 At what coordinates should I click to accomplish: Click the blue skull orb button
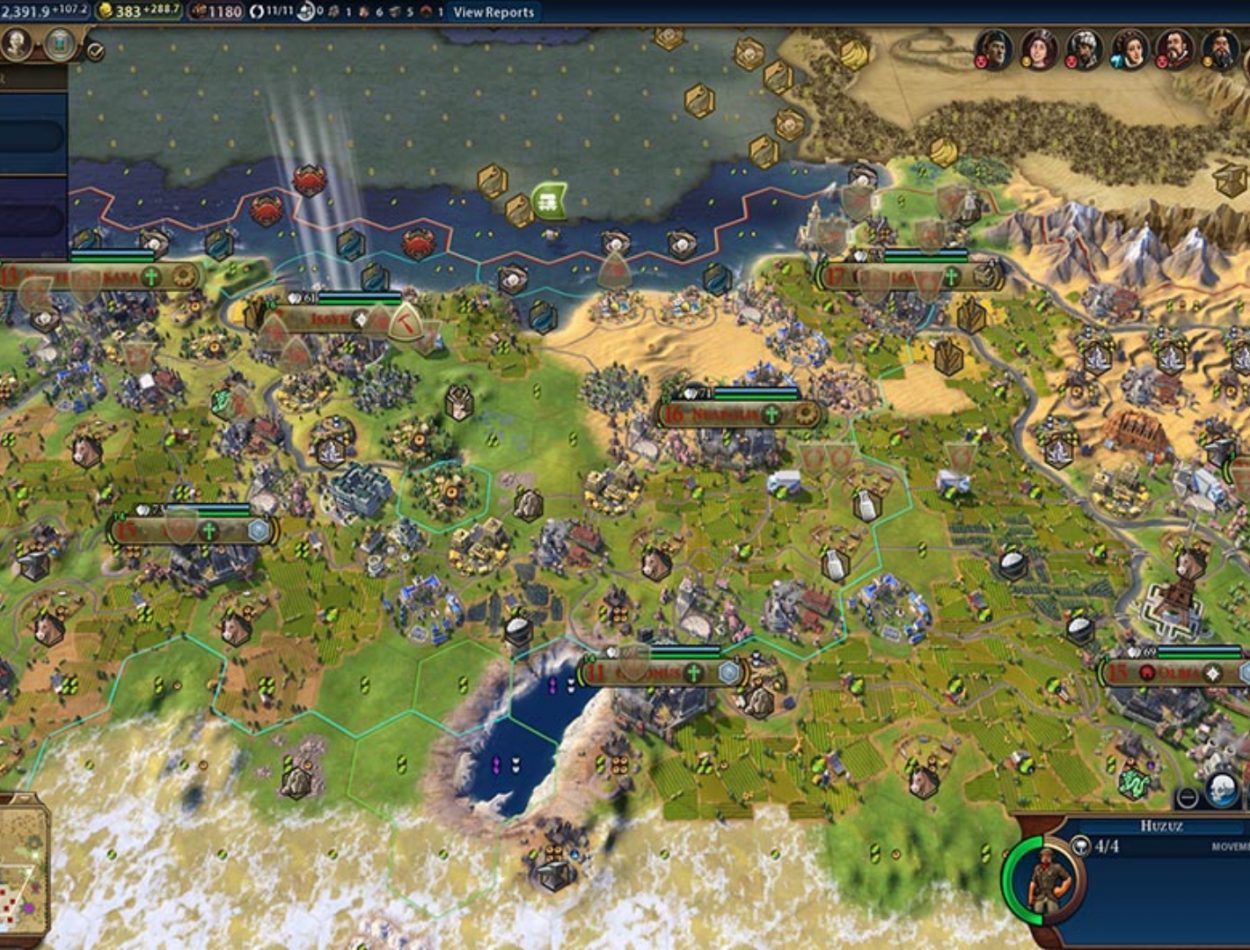pyautogui.click(x=1221, y=790)
